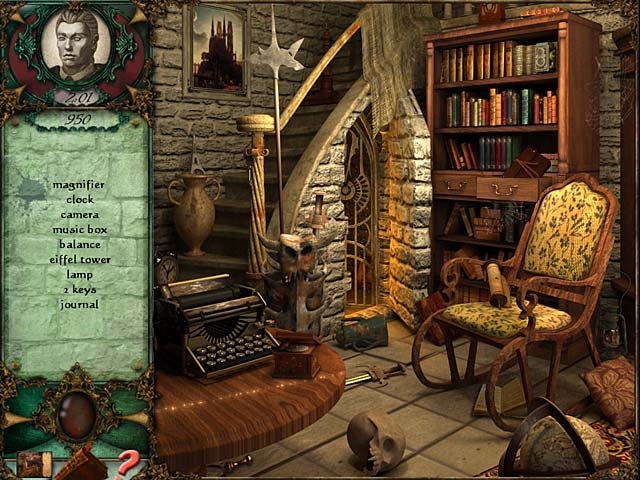Open the red question mark help

click(129, 462)
